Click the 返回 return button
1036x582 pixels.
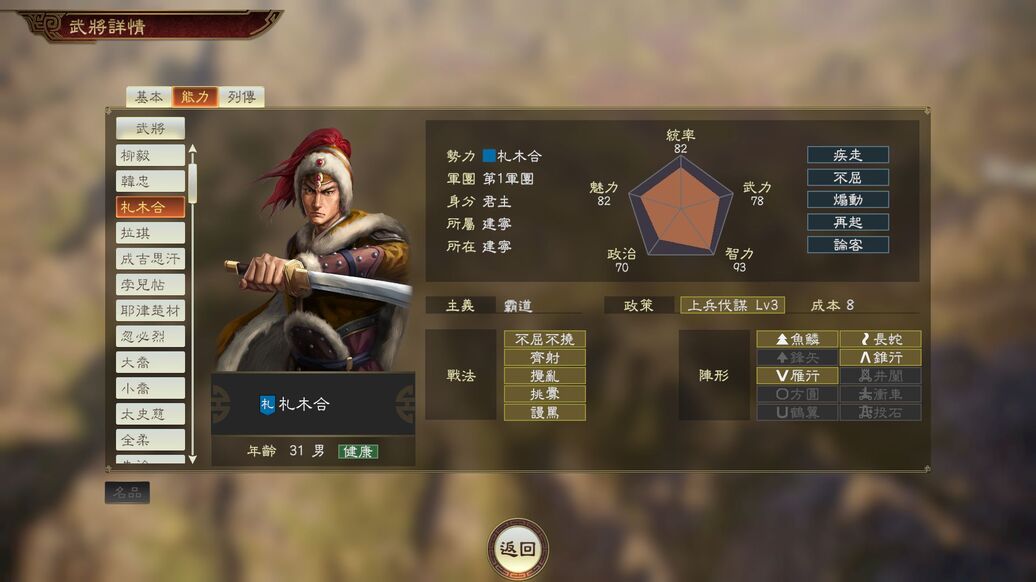518,548
